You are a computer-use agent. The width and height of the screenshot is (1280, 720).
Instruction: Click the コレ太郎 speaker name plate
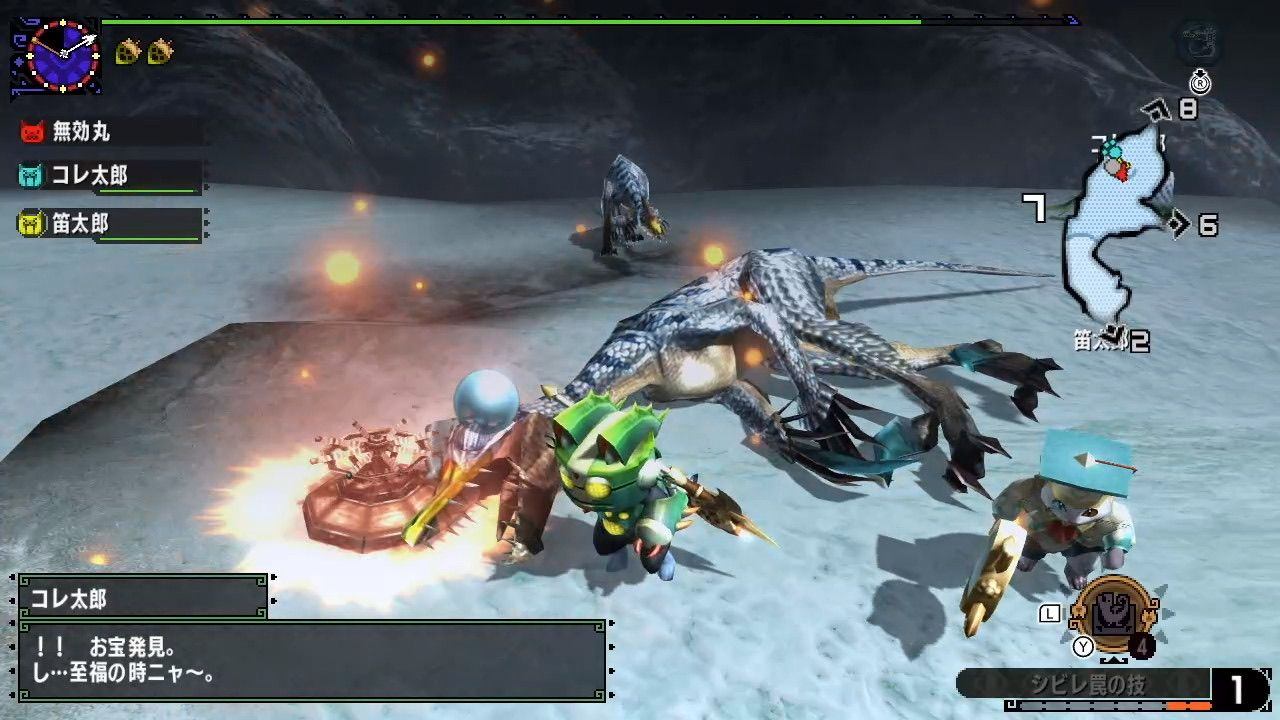click(142, 598)
